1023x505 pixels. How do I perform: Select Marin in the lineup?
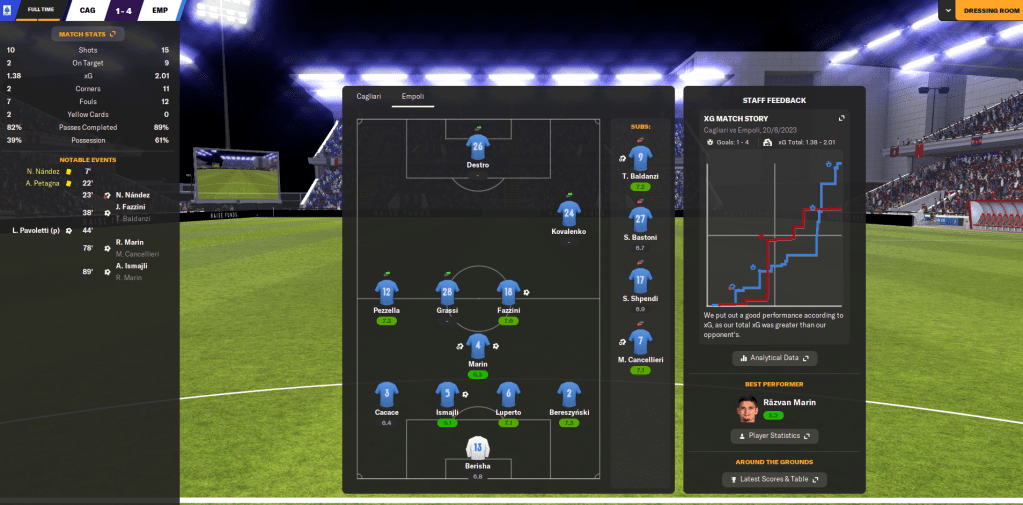pyautogui.click(x=478, y=348)
